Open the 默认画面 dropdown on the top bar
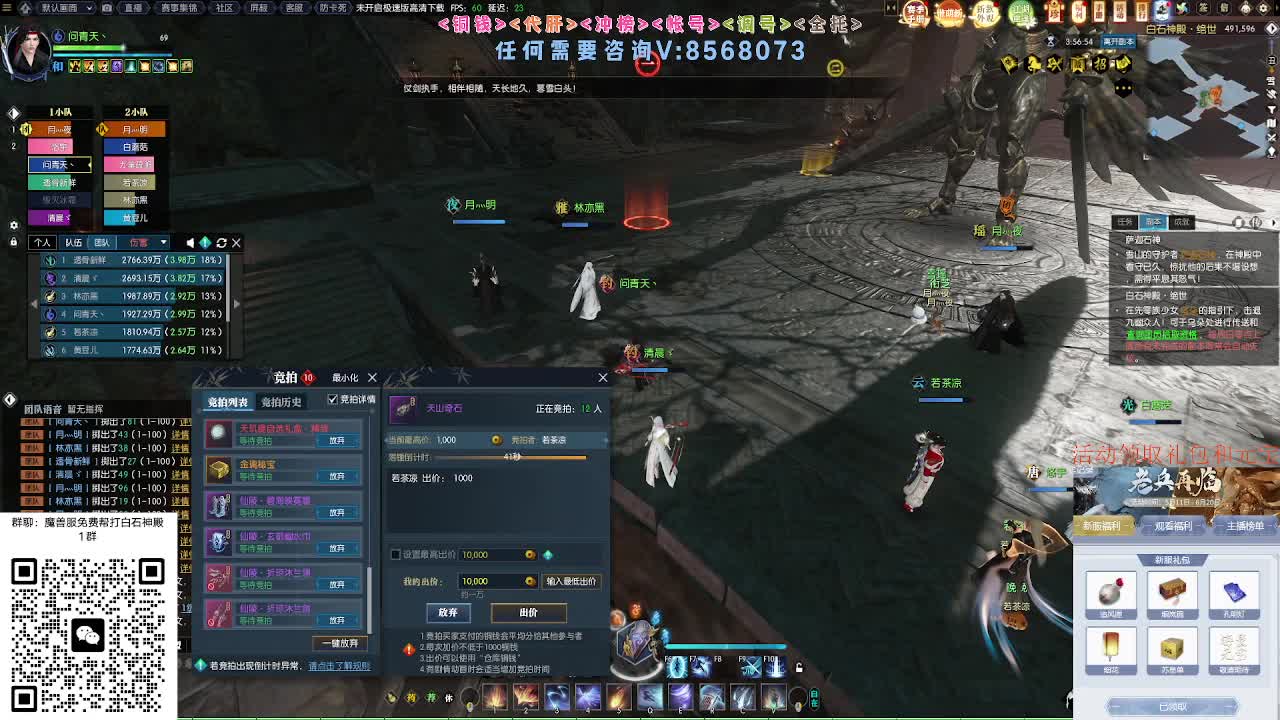1280x720 pixels. [x=65, y=9]
